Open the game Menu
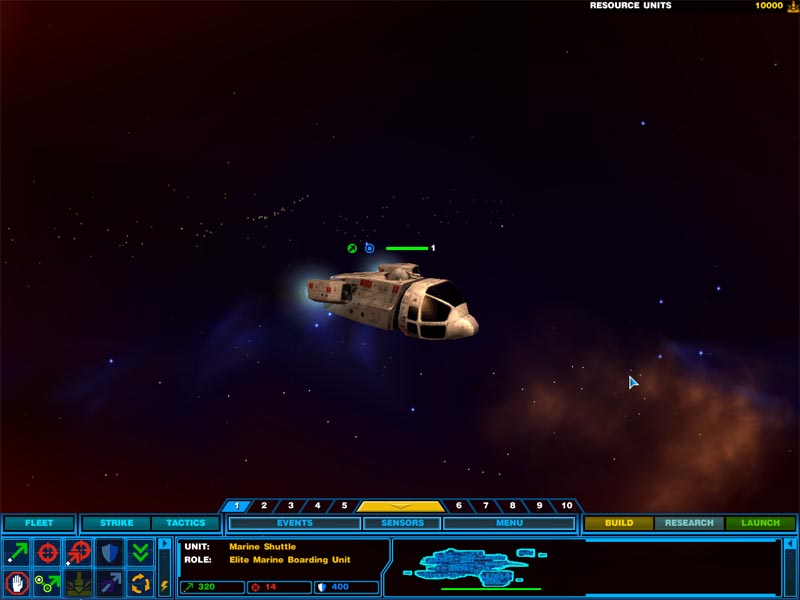Screen dimensions: 800x600 click(x=508, y=523)
